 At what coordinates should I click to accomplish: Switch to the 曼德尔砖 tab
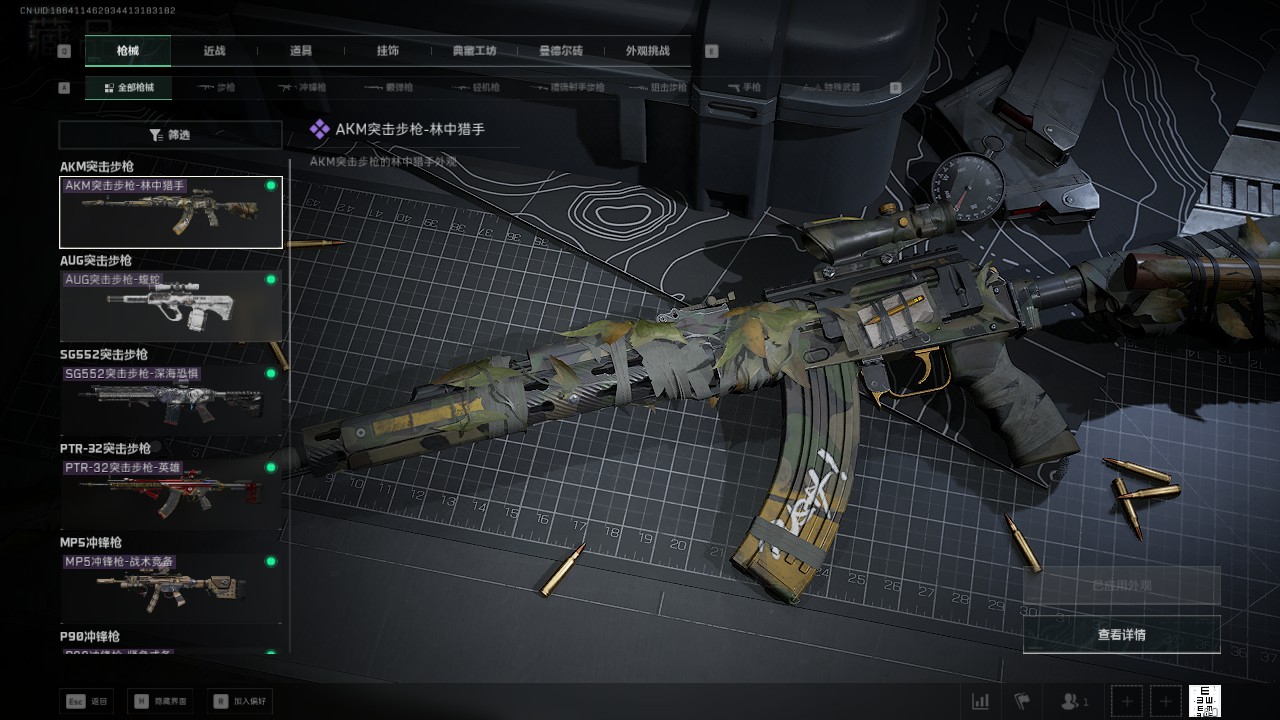[x=561, y=51]
